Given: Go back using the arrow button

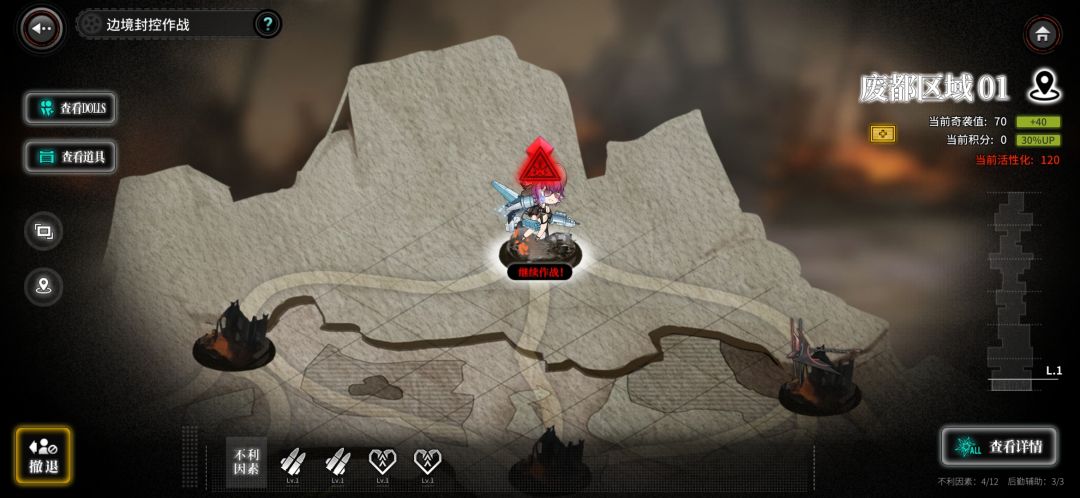Looking at the screenshot, I should tap(42, 28).
